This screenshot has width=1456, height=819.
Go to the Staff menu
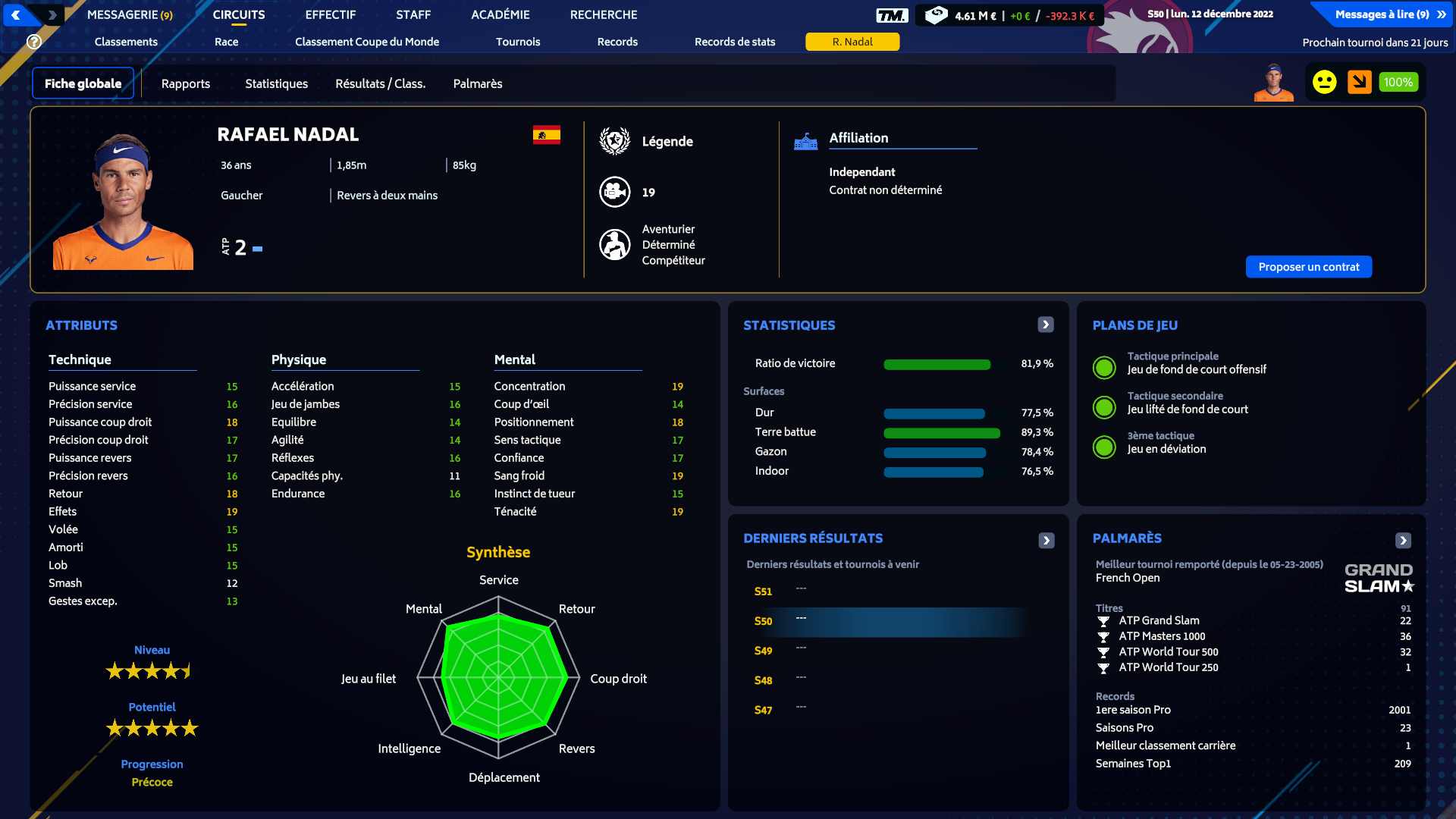pyautogui.click(x=413, y=14)
